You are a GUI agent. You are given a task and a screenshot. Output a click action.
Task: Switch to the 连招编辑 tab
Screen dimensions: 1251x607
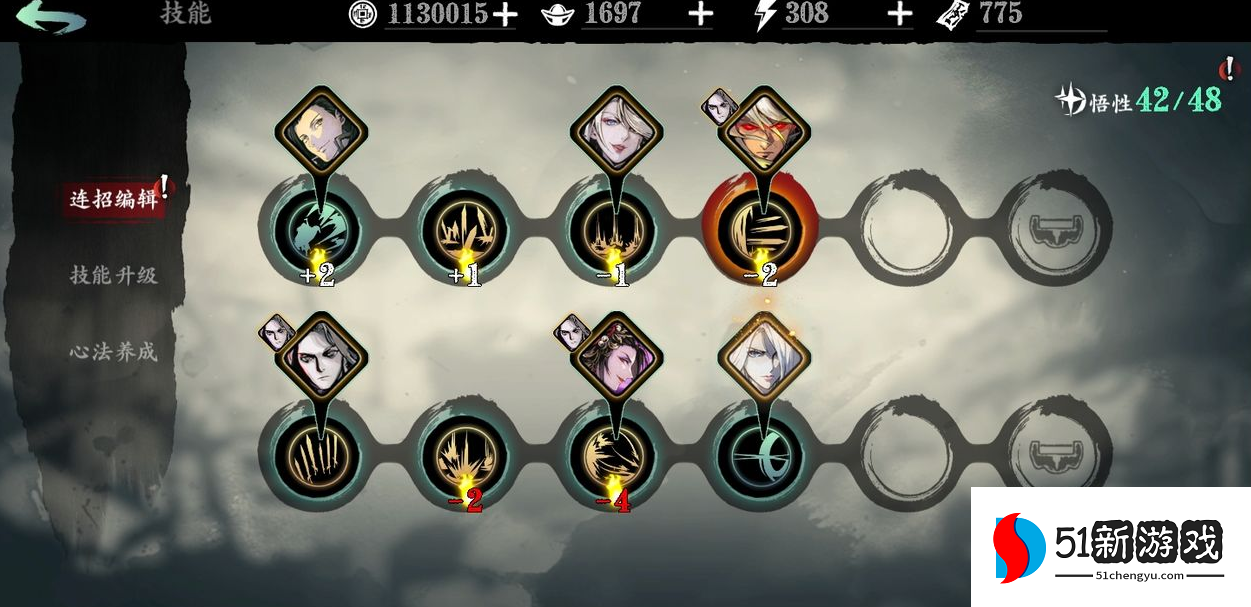(113, 198)
